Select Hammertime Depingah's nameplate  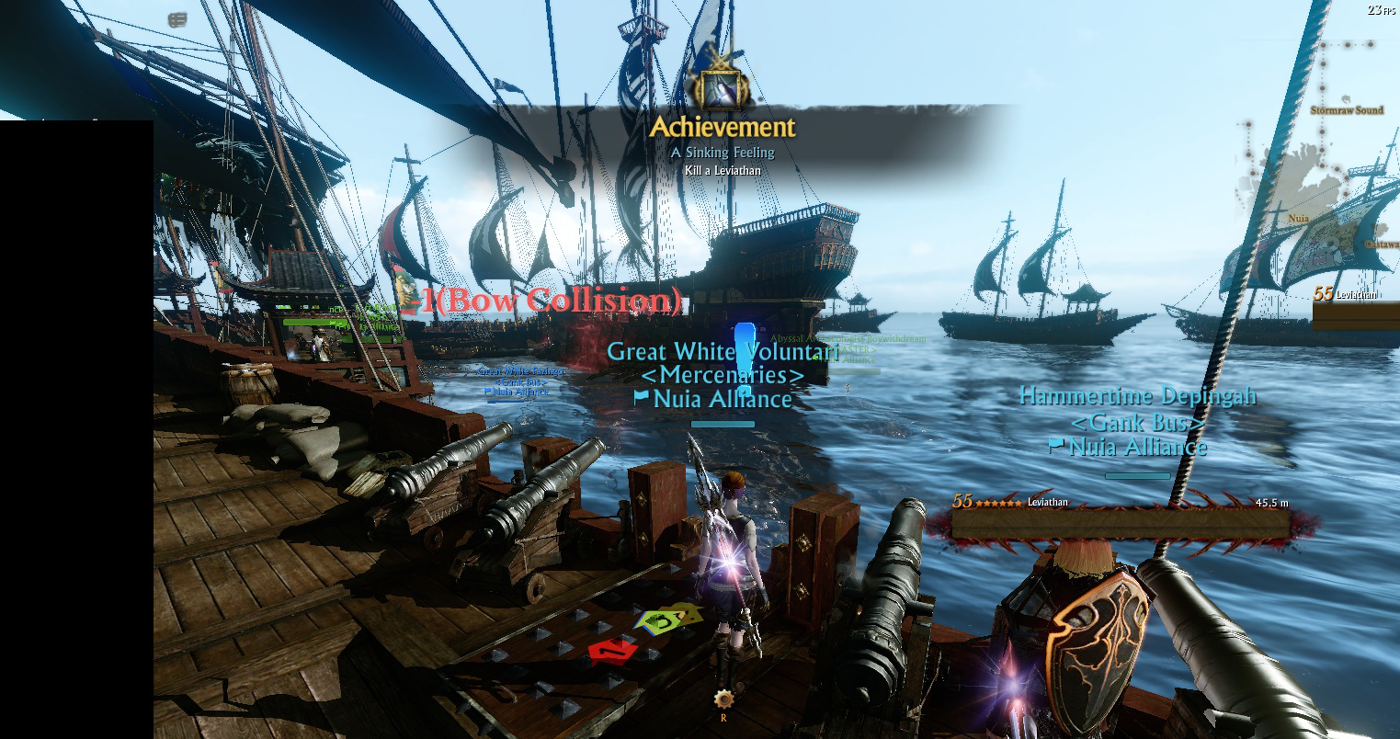click(x=1137, y=397)
